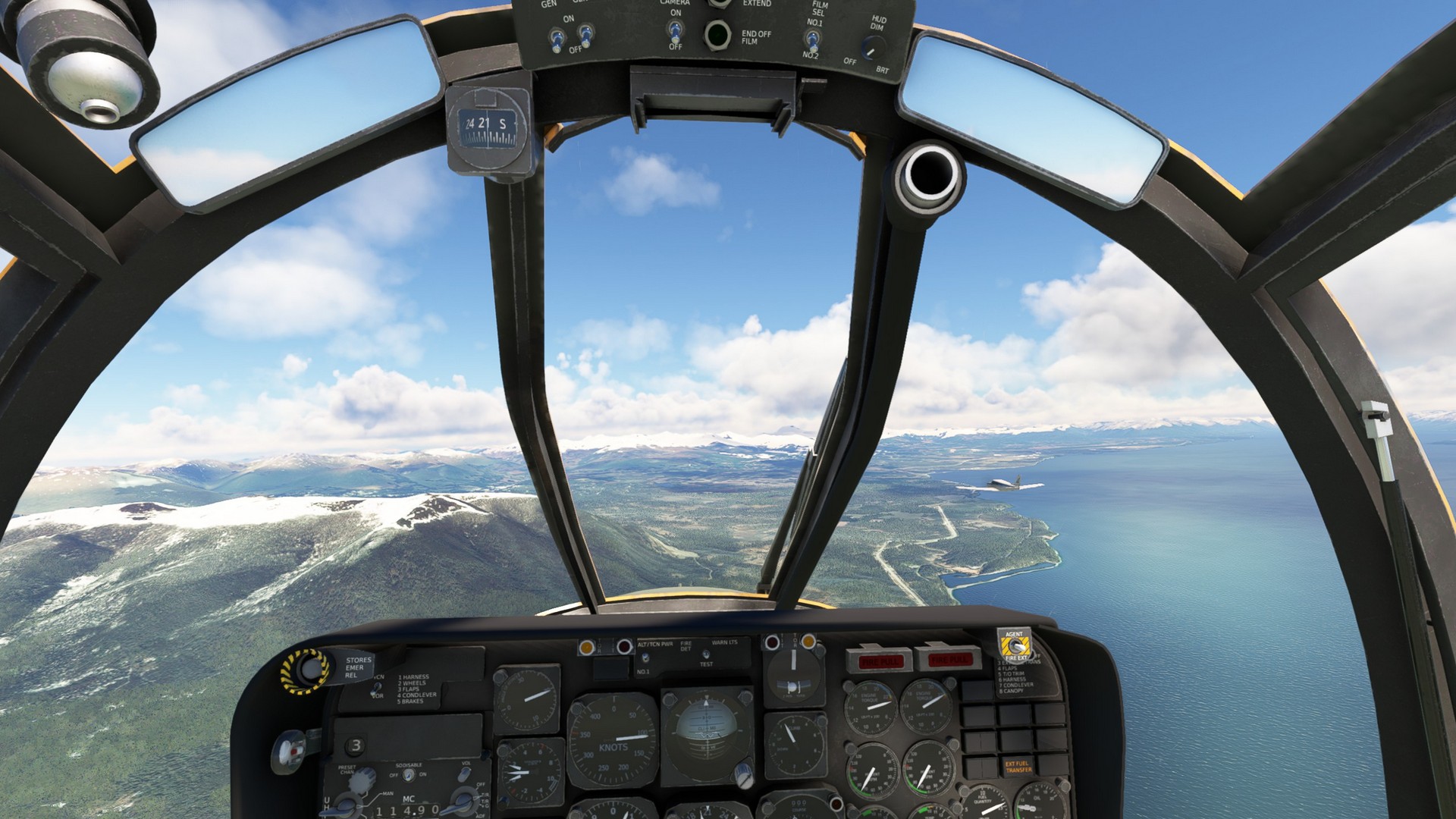The image size is (1456, 819).
Task: Toggle the WARN LTS TEST switch
Action: [x=705, y=654]
